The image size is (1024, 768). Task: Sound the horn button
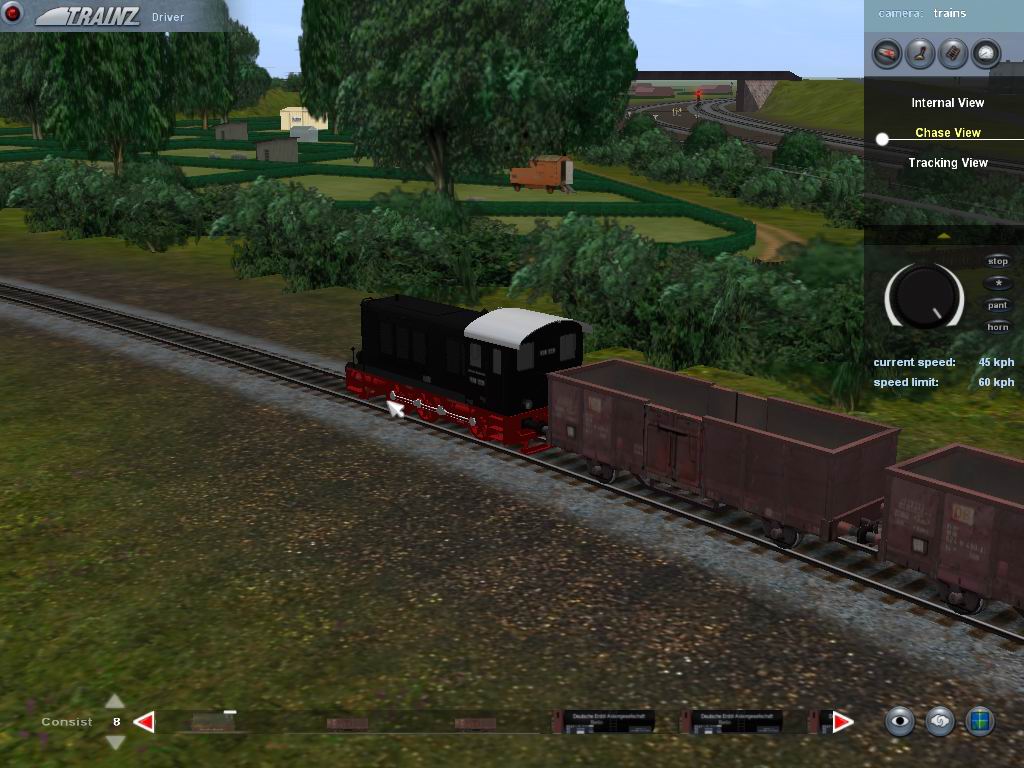tap(998, 328)
